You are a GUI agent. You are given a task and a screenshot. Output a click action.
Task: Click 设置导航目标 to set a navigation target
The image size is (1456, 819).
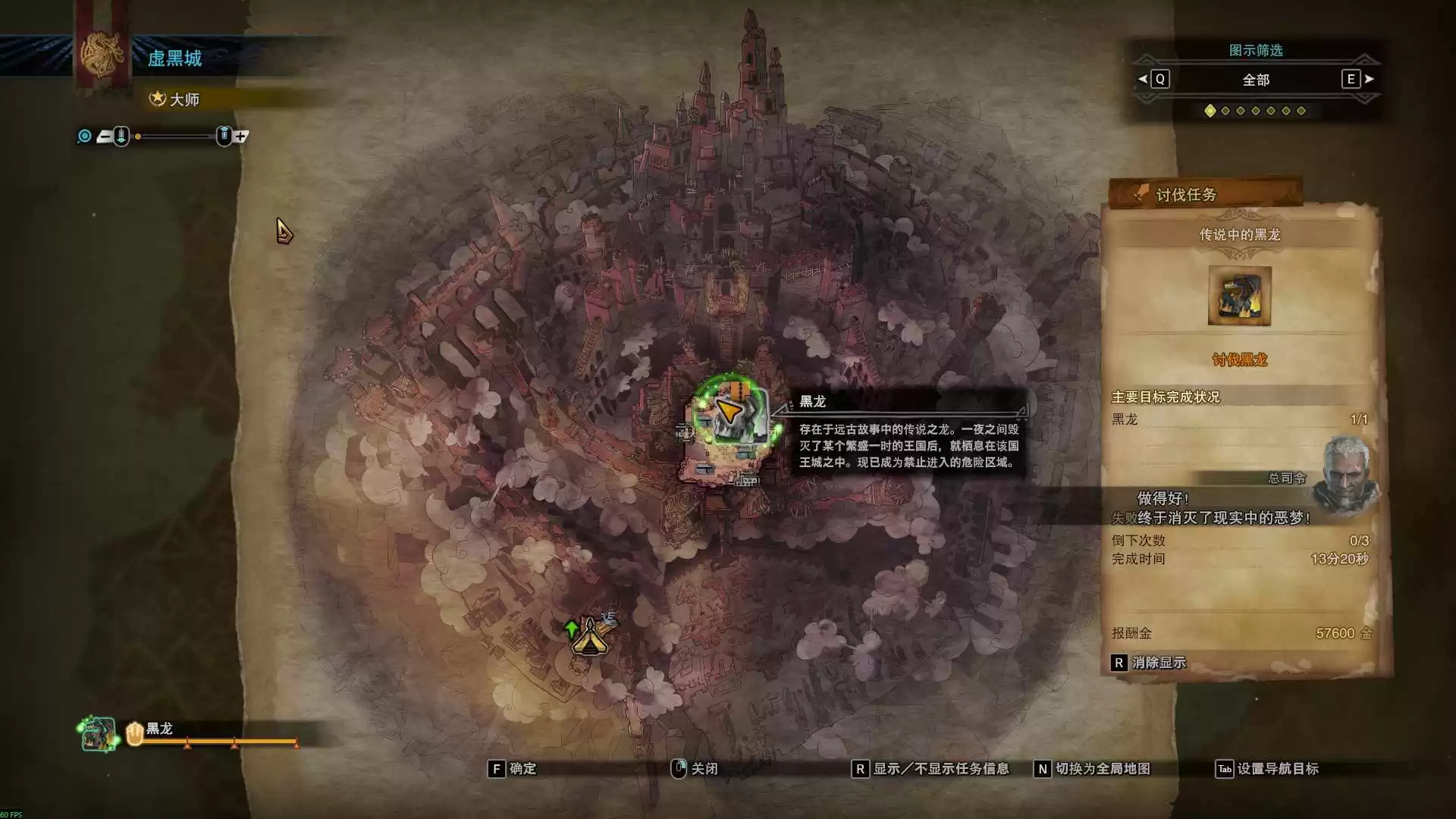pyautogui.click(x=1267, y=769)
